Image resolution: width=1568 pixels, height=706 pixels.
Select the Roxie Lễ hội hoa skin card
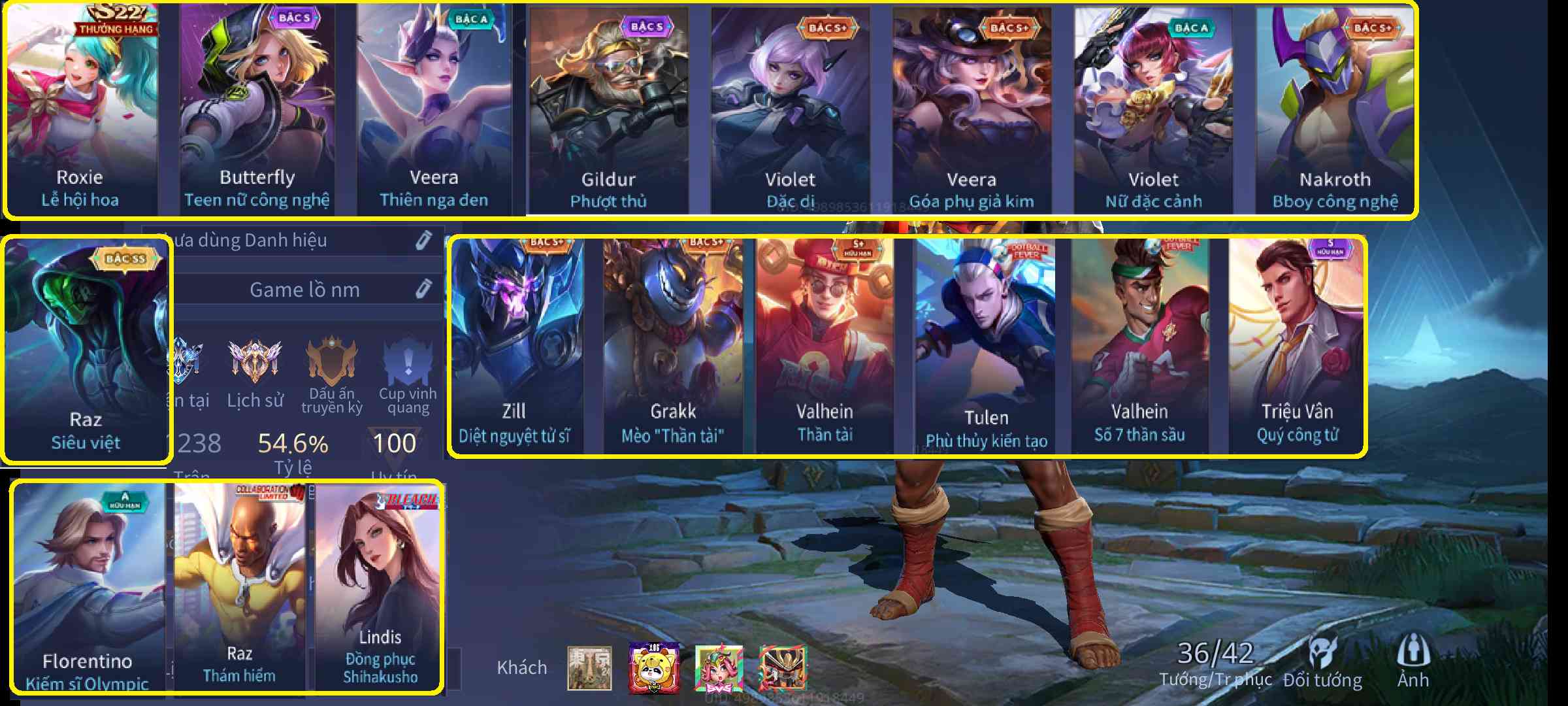pyautogui.click(x=81, y=110)
